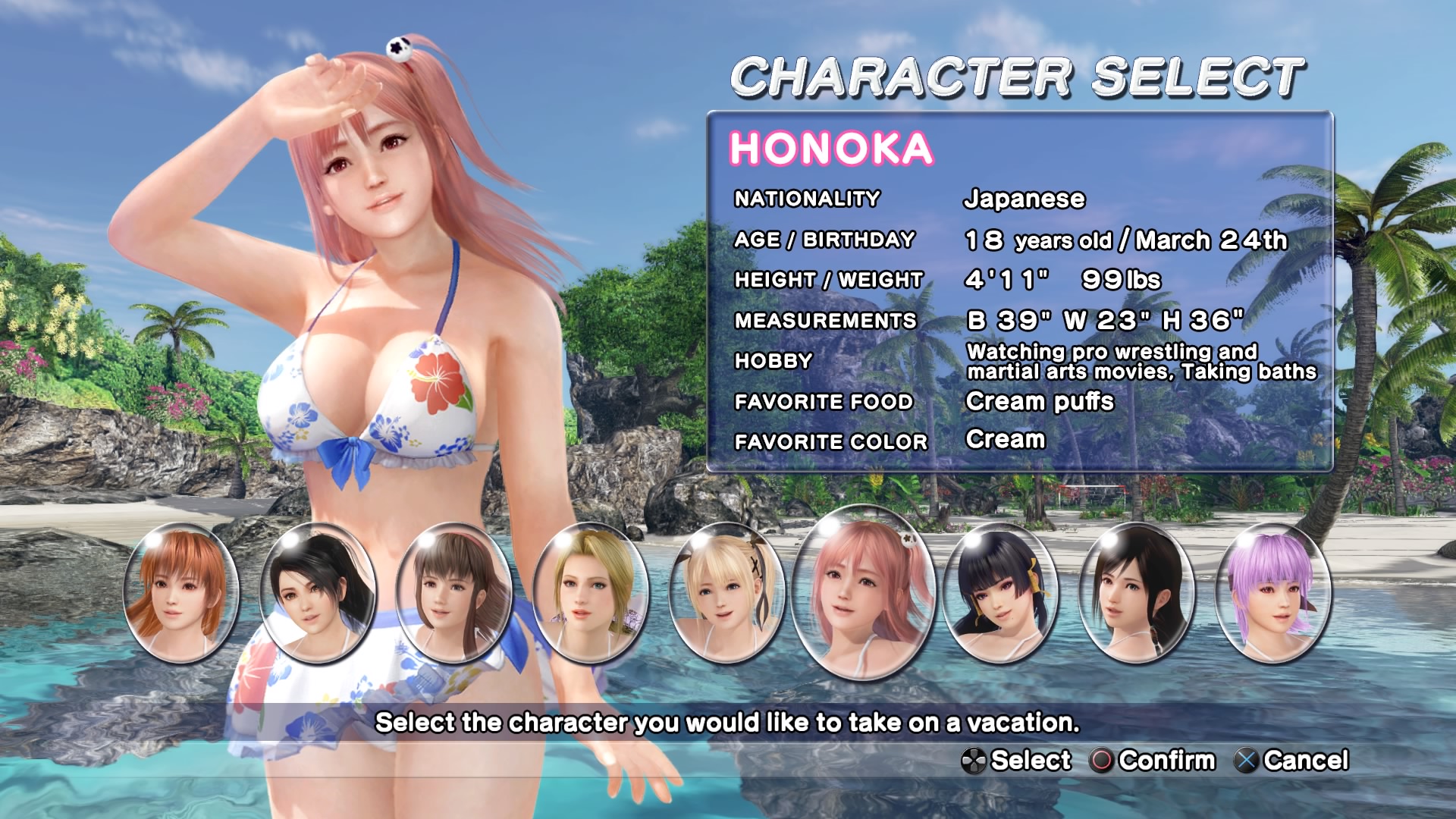Select the purple-haired character portrait

click(1273, 594)
